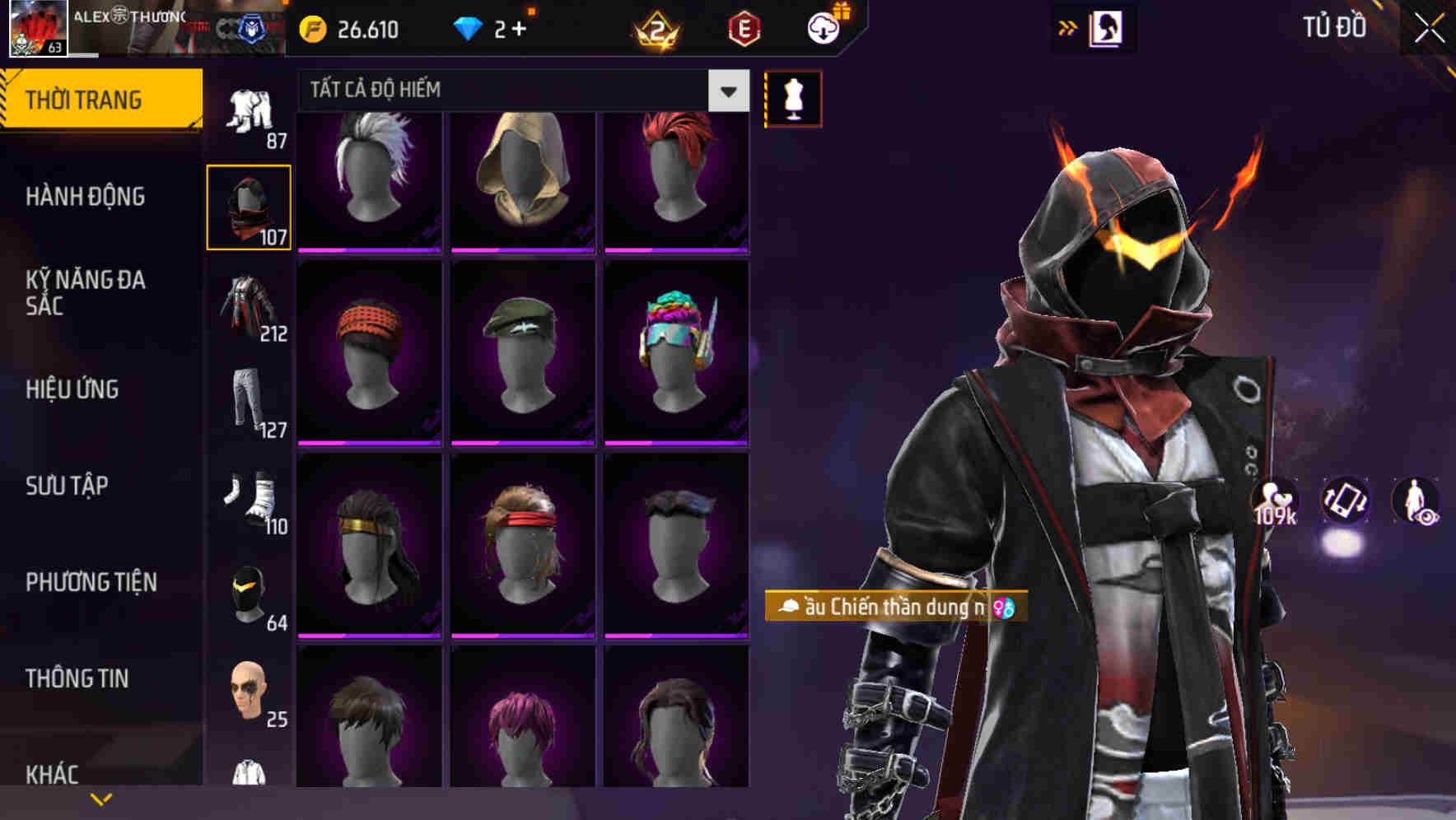Click the Chiến thần headwear name banner
This screenshot has width=1456, height=820.
[892, 607]
